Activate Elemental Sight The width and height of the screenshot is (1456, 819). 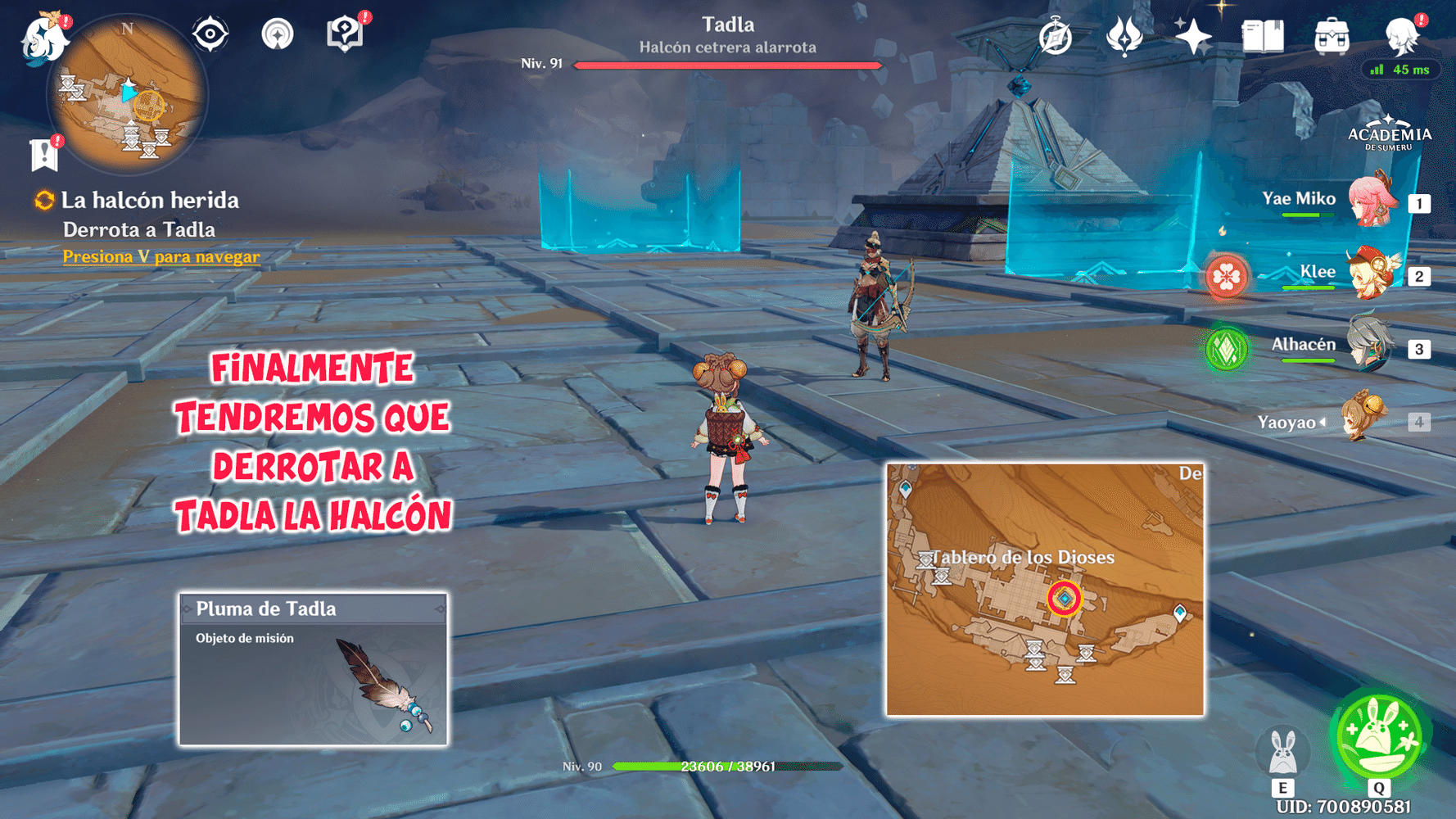pos(210,33)
